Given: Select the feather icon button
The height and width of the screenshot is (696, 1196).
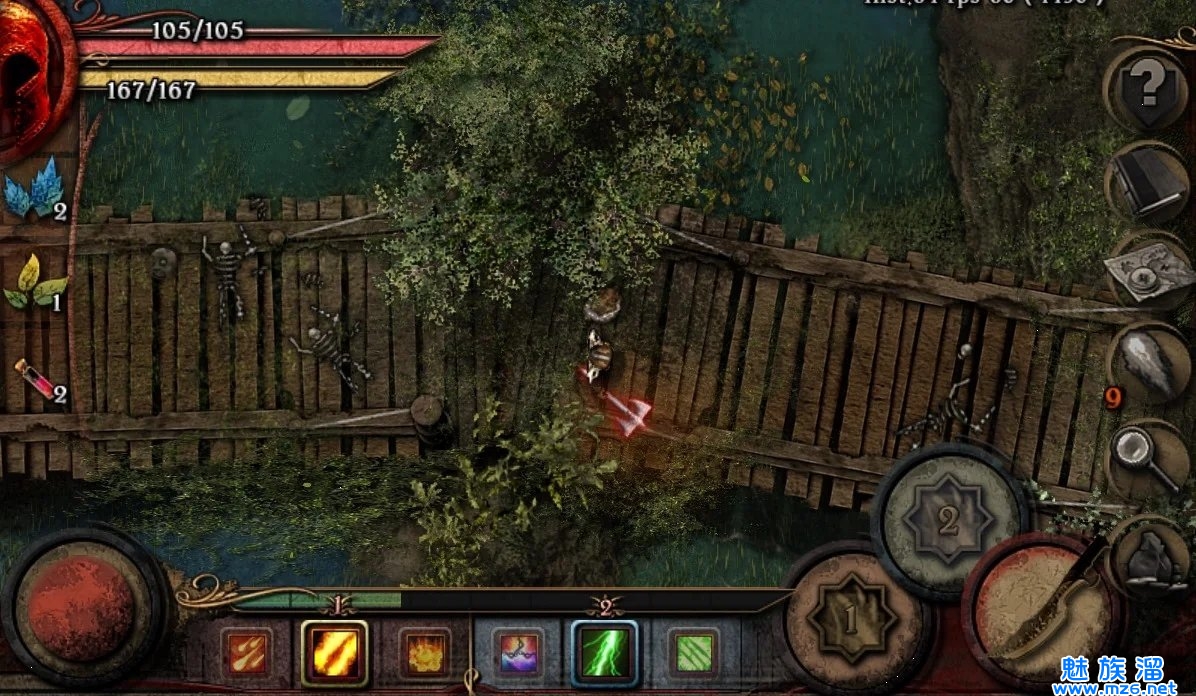Looking at the screenshot, I should pos(1148,363).
